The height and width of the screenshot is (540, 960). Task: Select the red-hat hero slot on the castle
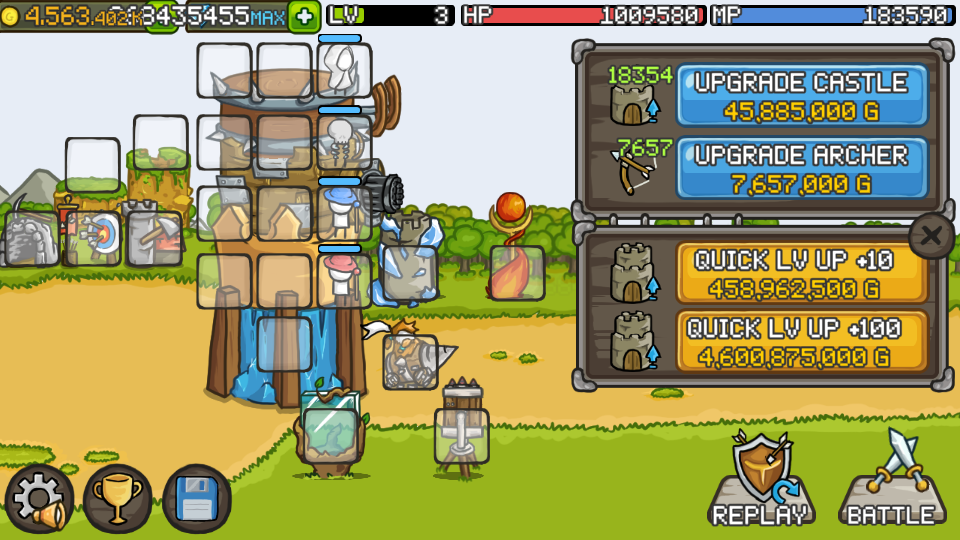[x=344, y=280]
